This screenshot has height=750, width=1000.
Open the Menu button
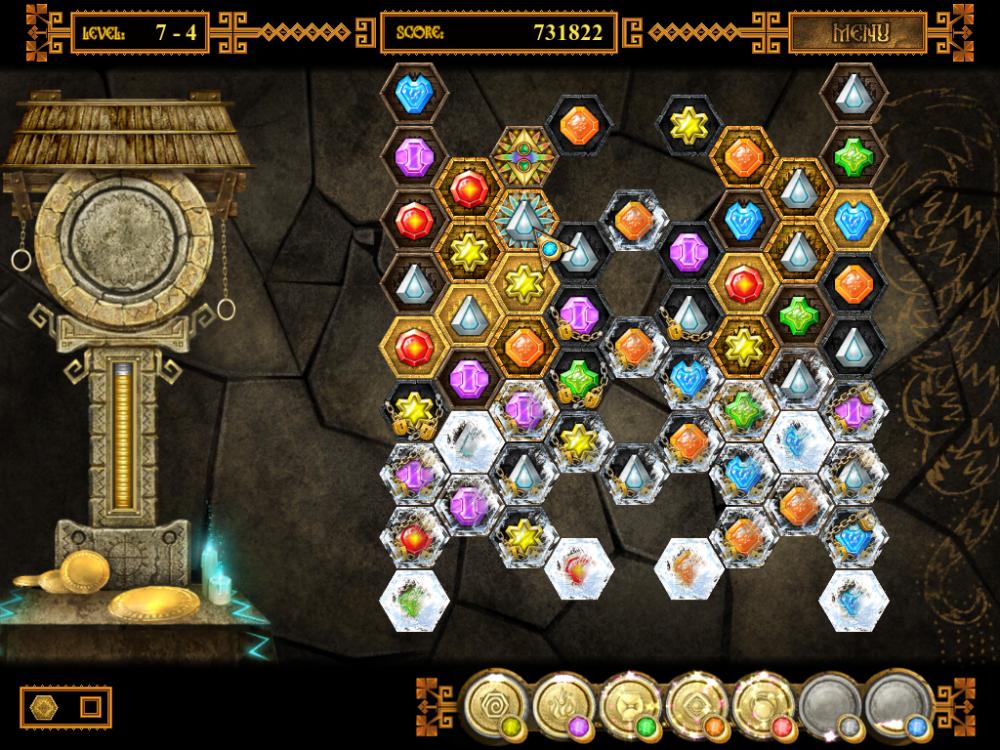click(859, 31)
